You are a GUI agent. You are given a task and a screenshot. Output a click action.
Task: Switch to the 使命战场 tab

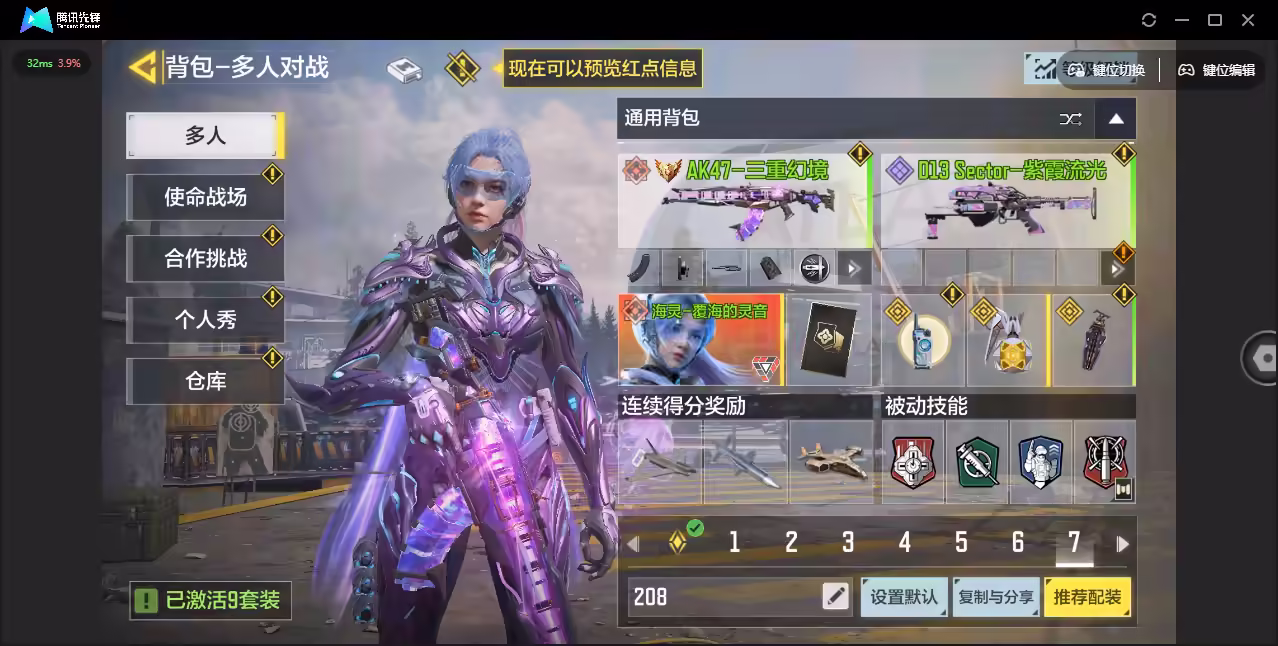pos(205,197)
